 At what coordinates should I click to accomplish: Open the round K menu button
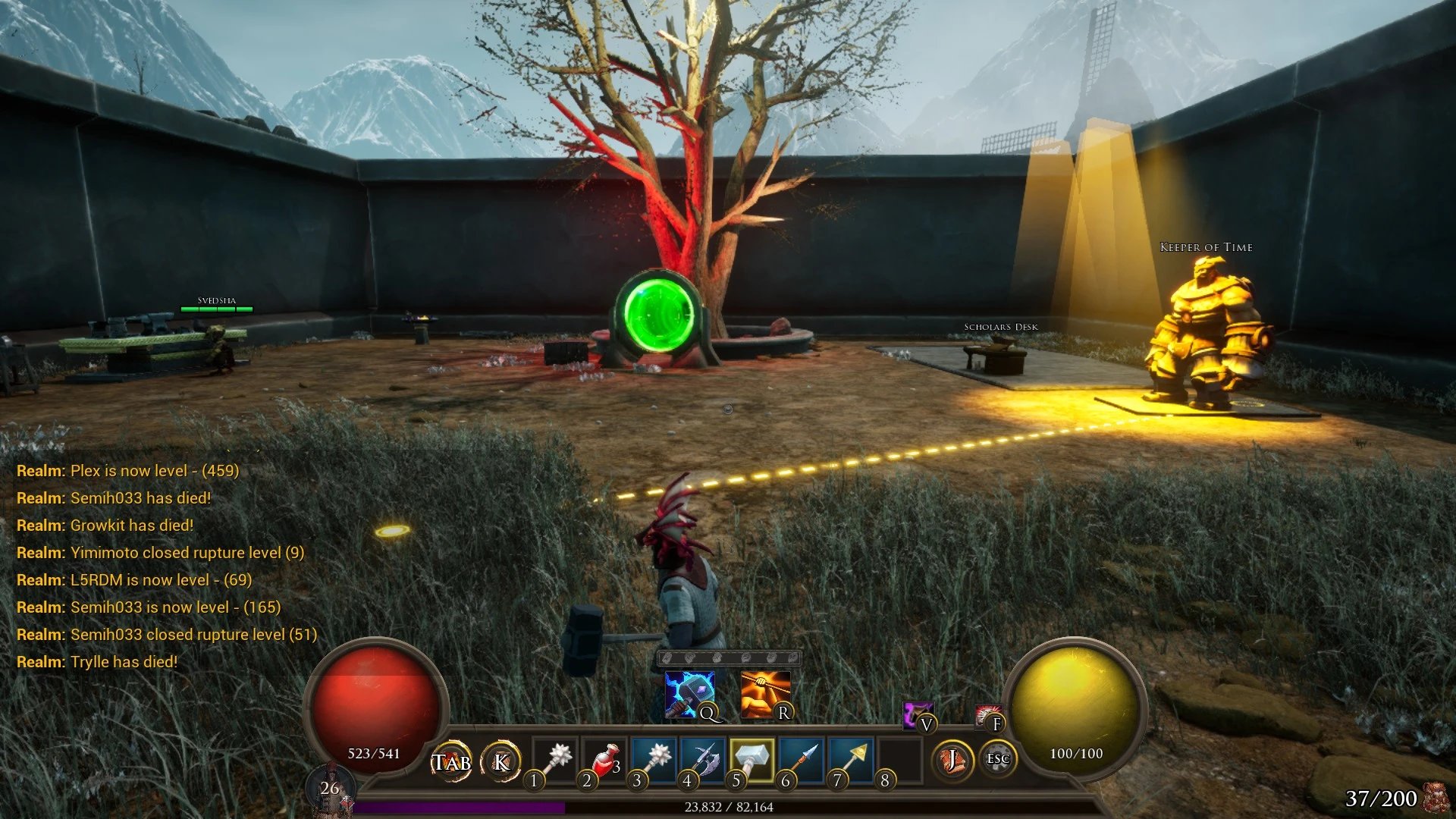[501, 761]
